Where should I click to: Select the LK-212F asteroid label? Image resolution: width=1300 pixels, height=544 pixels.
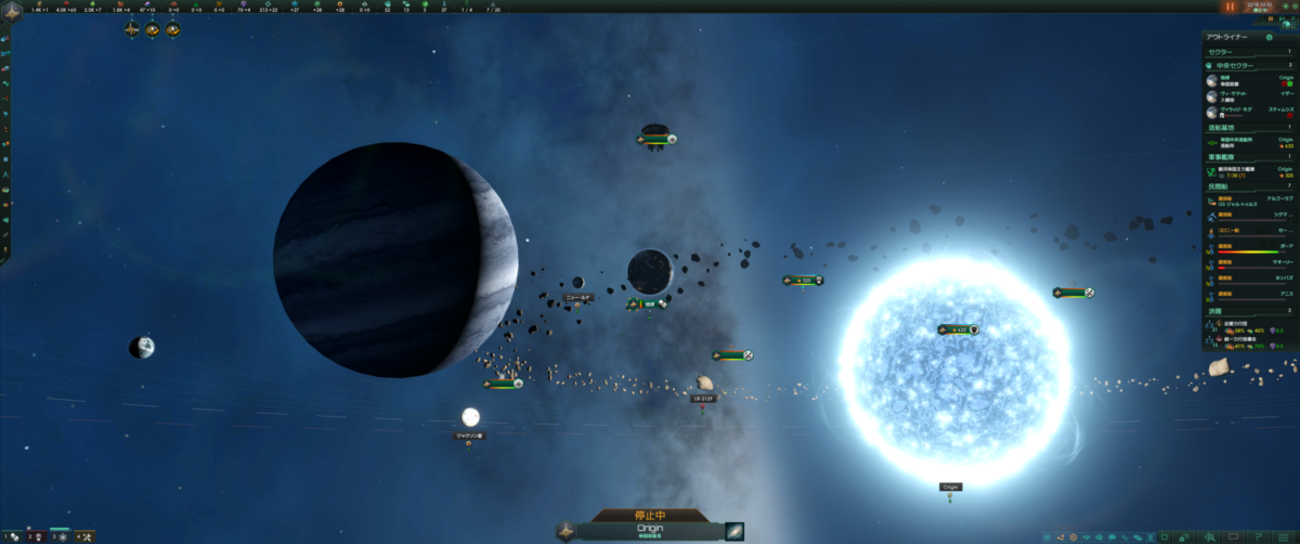[703, 398]
